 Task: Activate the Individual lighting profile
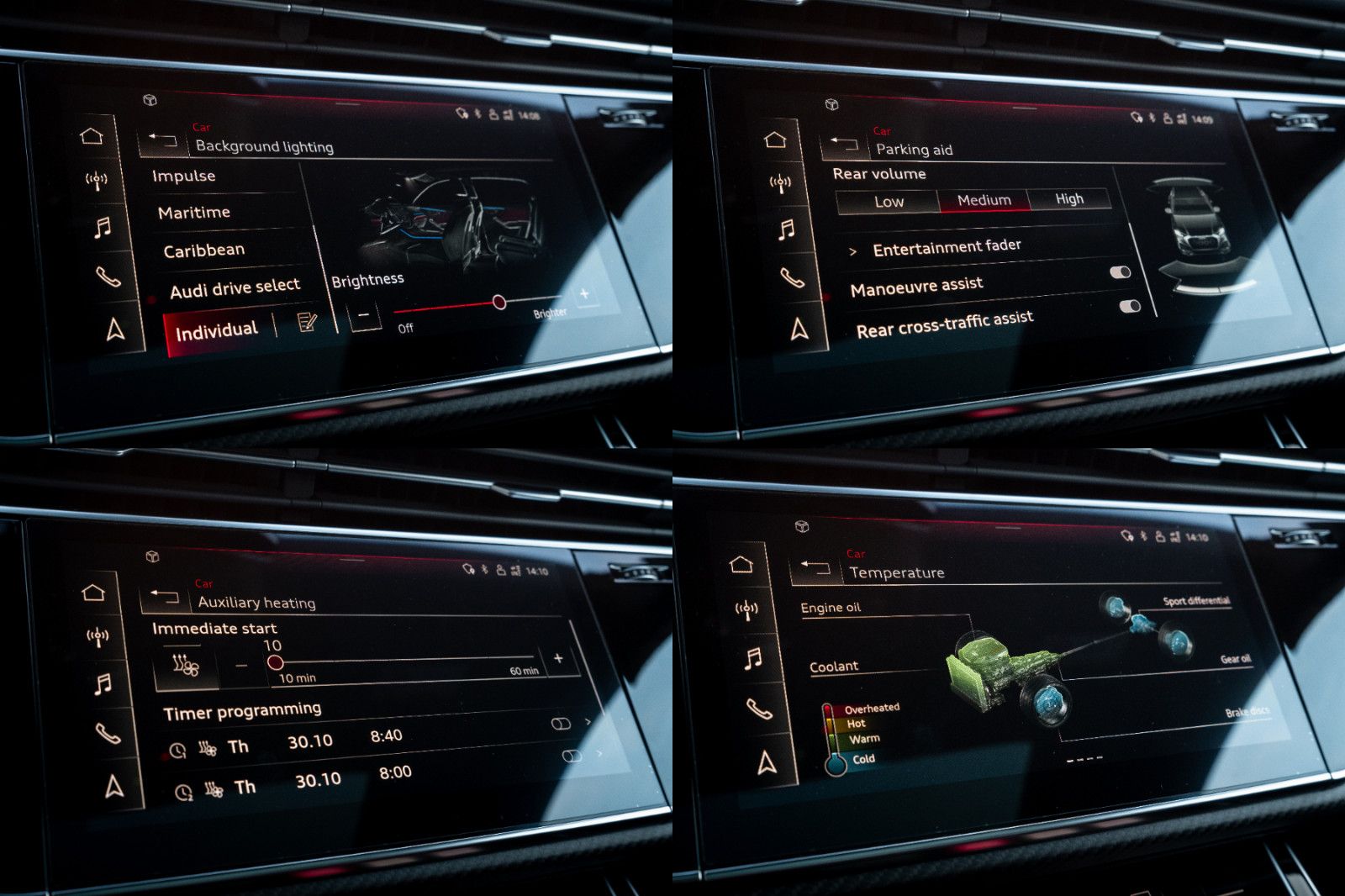point(216,330)
